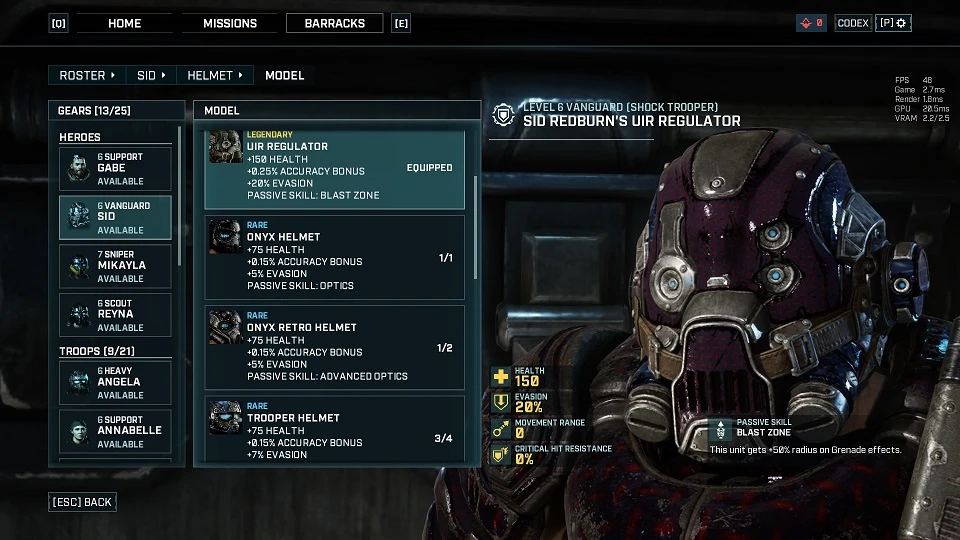This screenshot has width=960, height=540.
Task: Open the settings gear menu
Action: pos(893,23)
